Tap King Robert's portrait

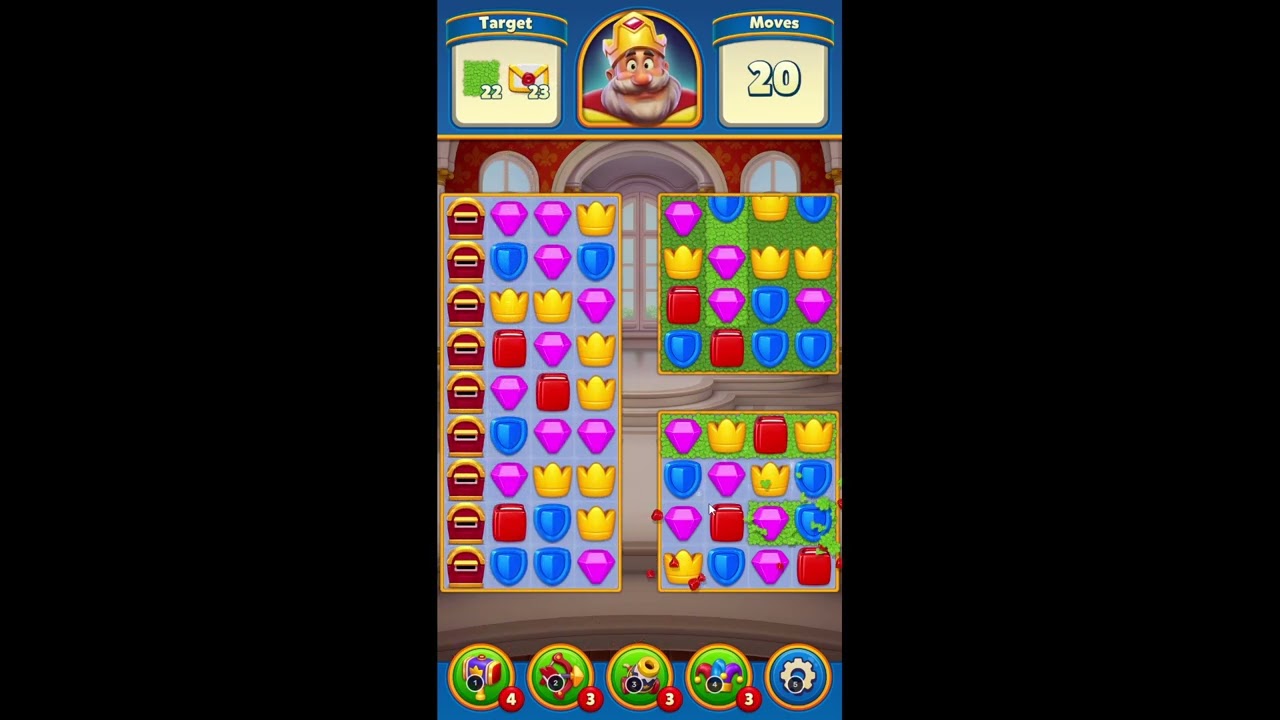(x=638, y=70)
